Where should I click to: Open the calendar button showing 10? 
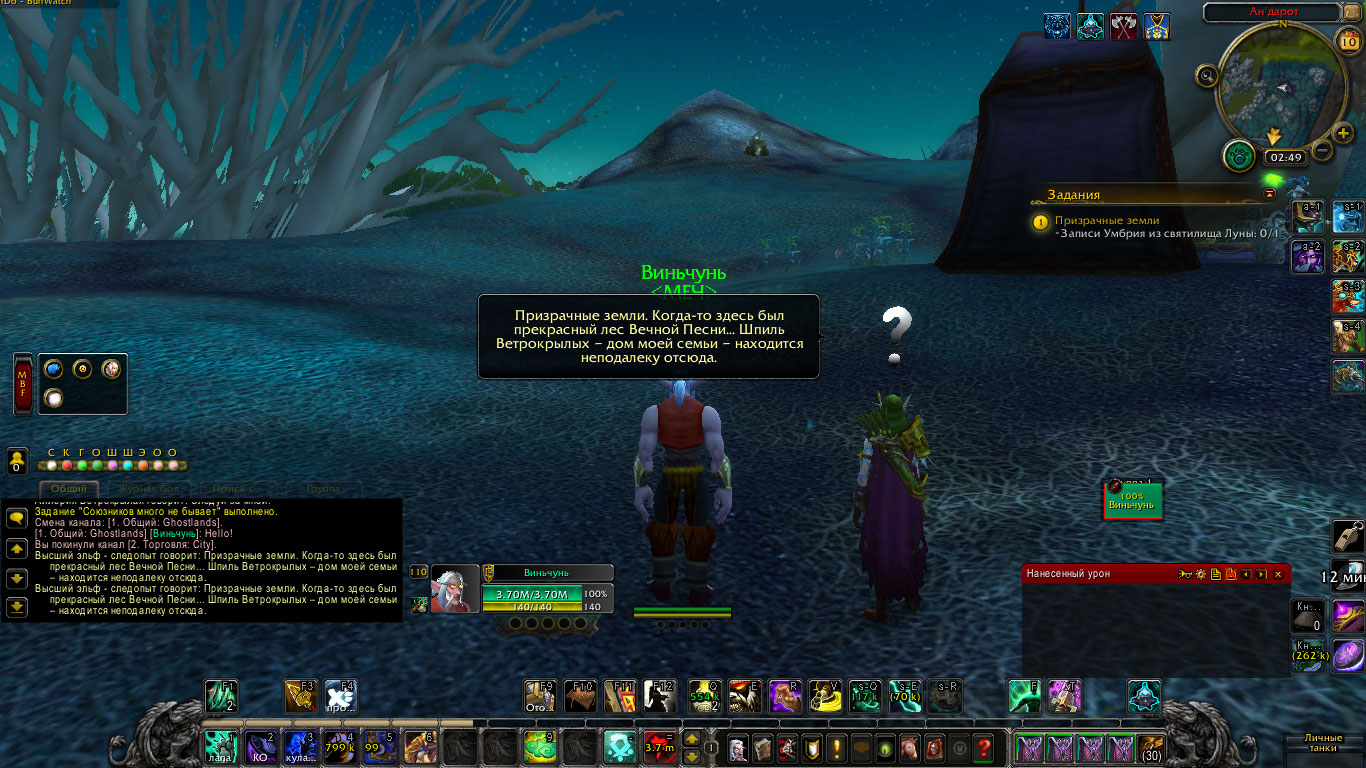click(x=1347, y=41)
